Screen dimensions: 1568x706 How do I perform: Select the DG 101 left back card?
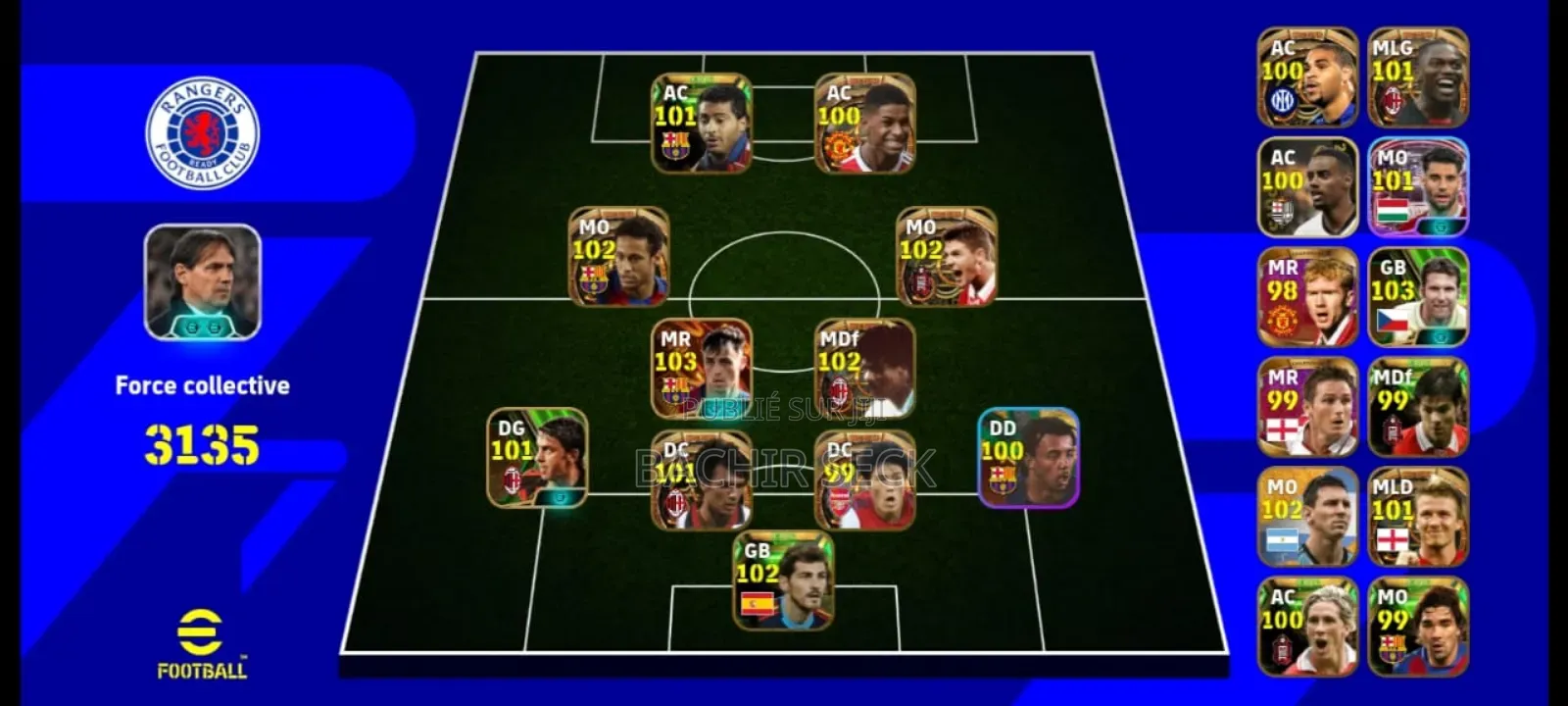click(x=534, y=461)
